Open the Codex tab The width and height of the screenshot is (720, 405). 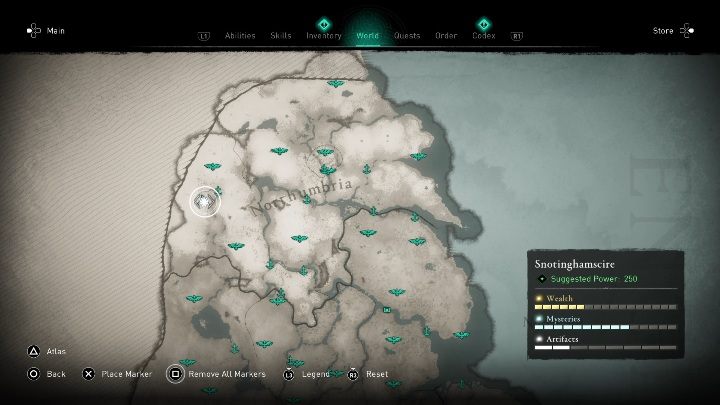(484, 35)
